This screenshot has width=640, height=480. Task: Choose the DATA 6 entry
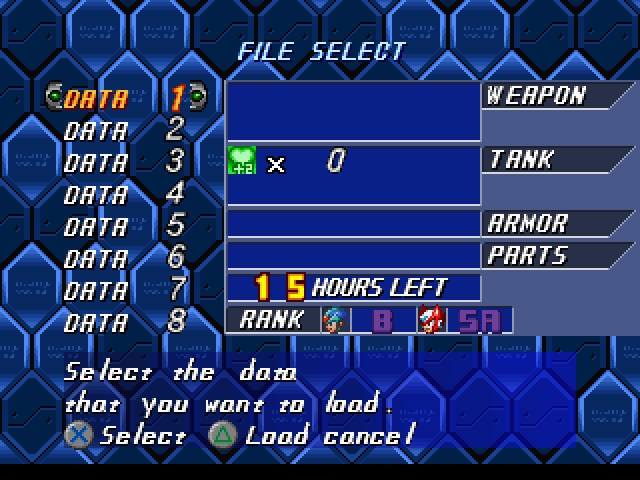123,257
